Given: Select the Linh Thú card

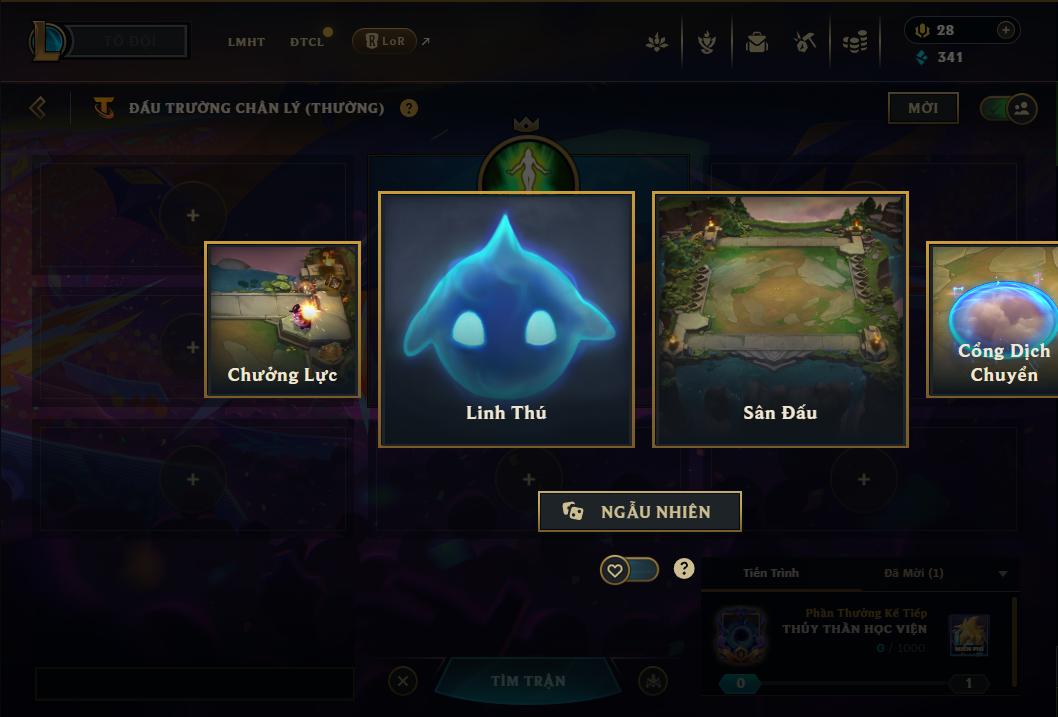Looking at the screenshot, I should tap(506, 319).
